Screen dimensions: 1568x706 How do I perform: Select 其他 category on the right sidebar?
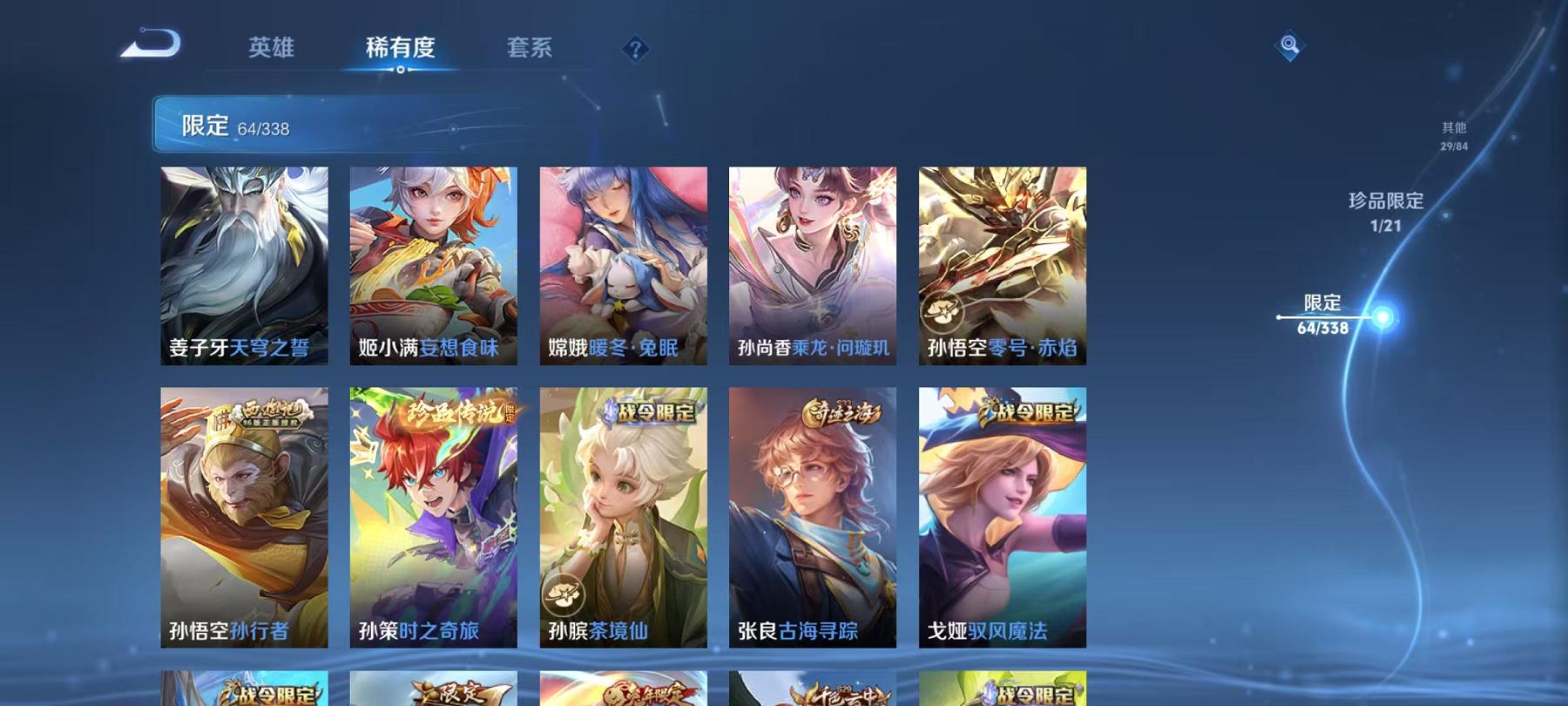(x=1451, y=133)
